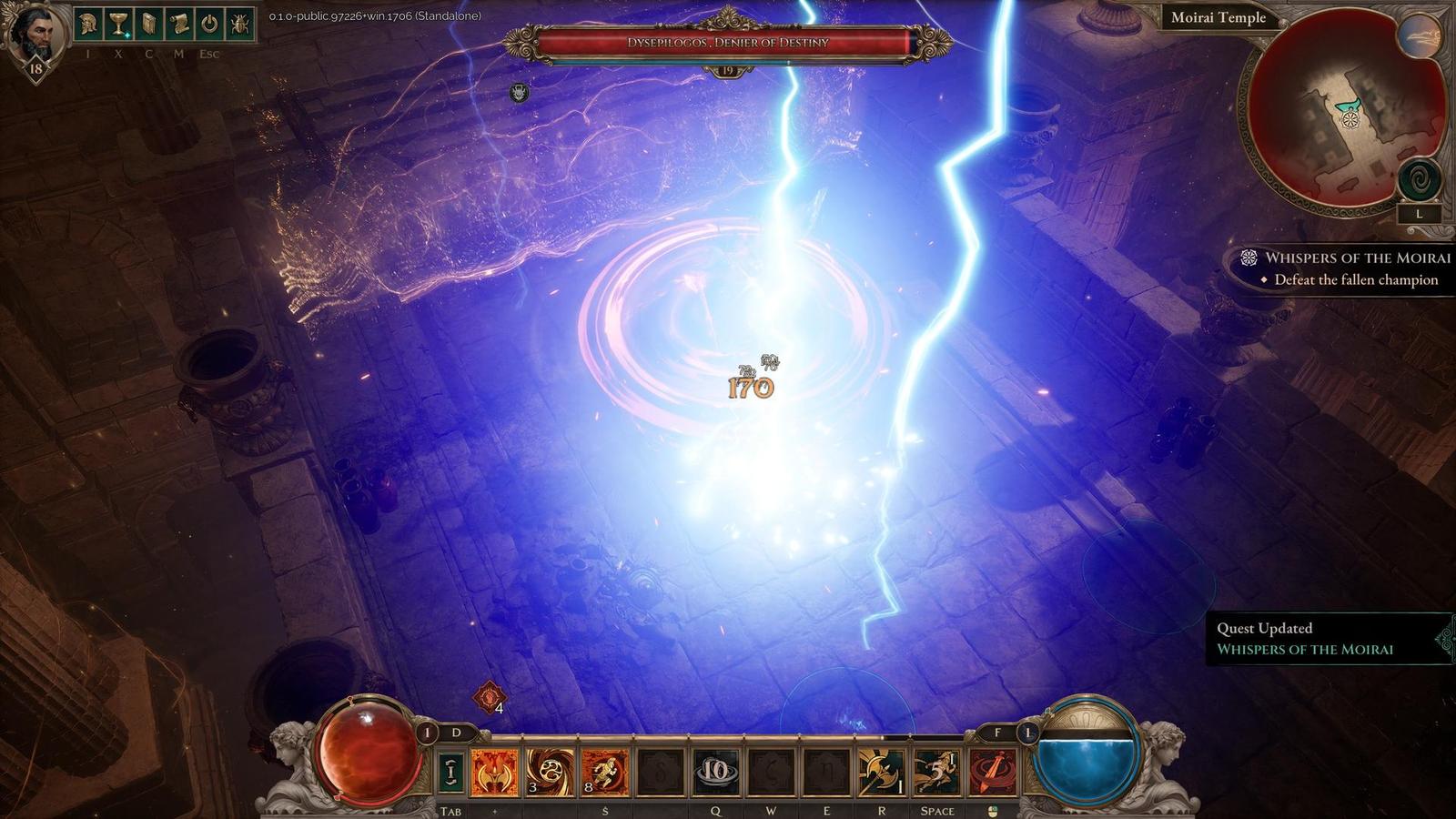Use the swirling vortex skill
Screen dimensions: 1456x819
coord(550,773)
